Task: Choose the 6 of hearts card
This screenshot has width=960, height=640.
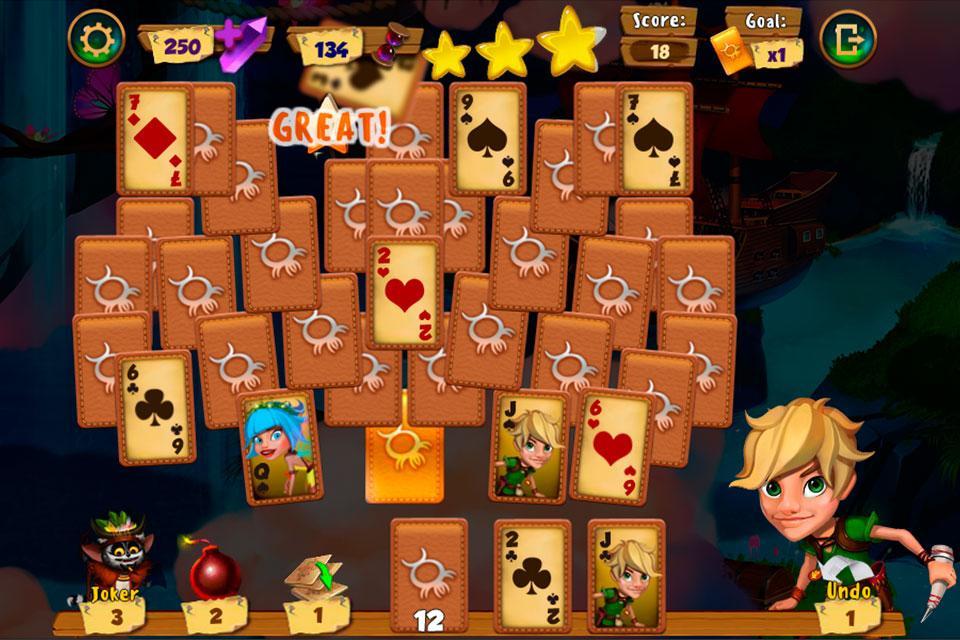Action: (612, 445)
